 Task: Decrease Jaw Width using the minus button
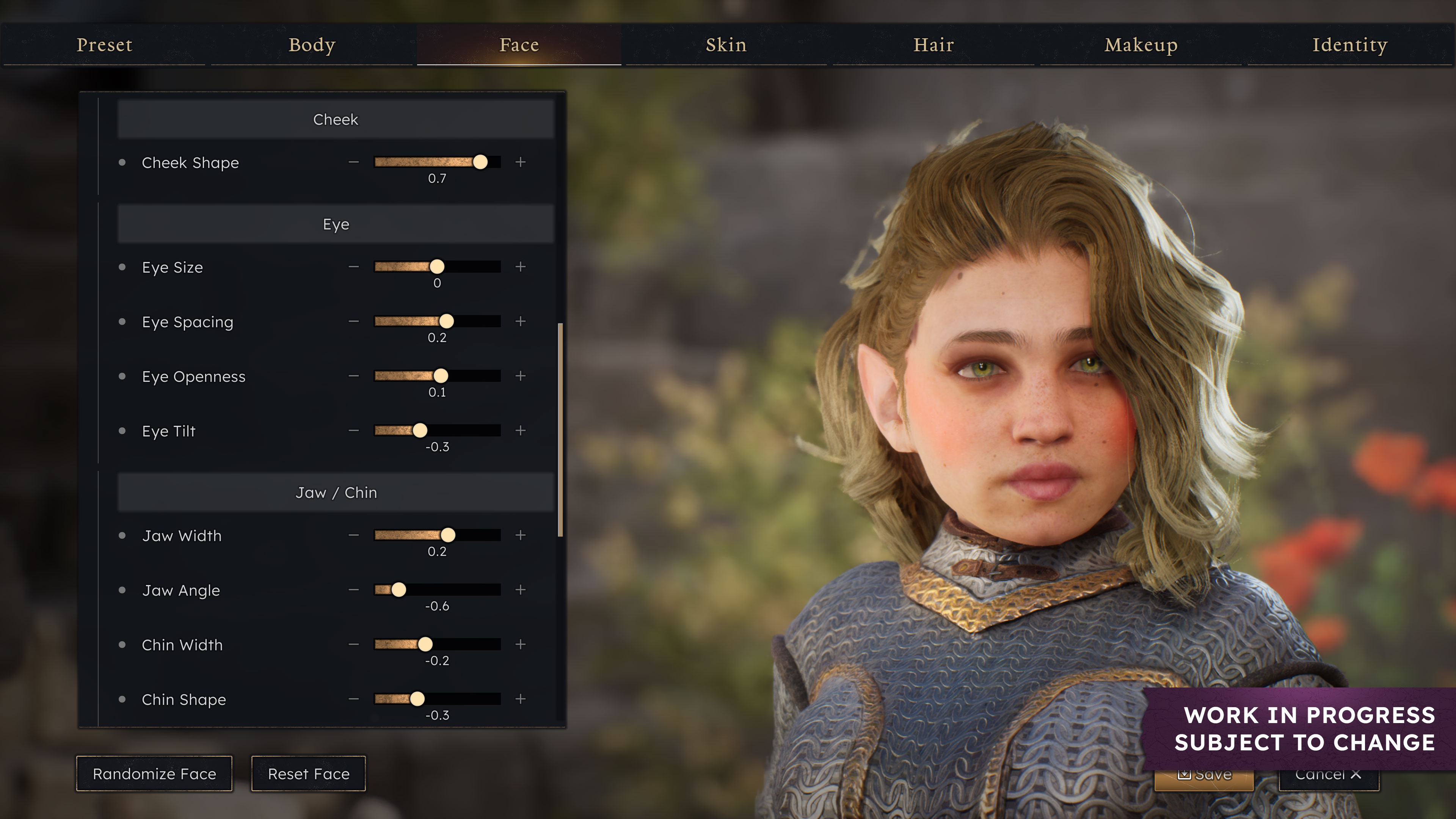click(x=354, y=535)
